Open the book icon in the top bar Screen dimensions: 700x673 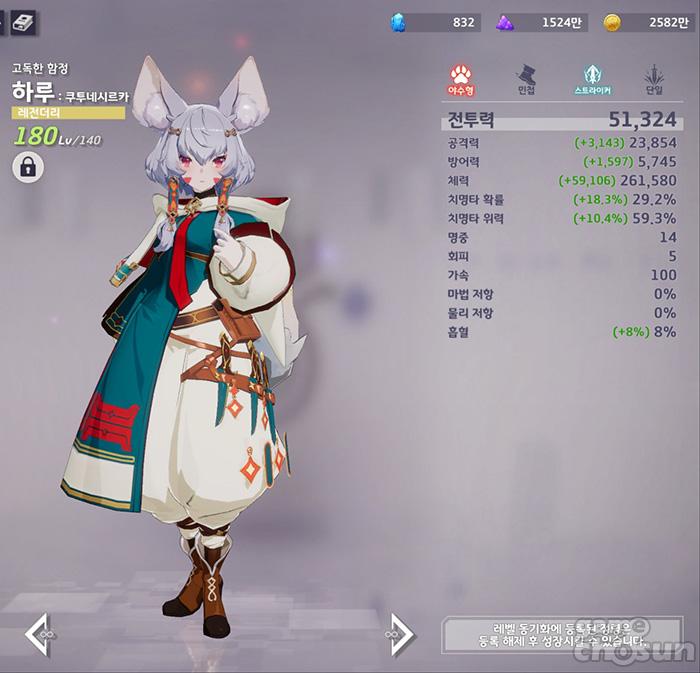[x=23, y=21]
